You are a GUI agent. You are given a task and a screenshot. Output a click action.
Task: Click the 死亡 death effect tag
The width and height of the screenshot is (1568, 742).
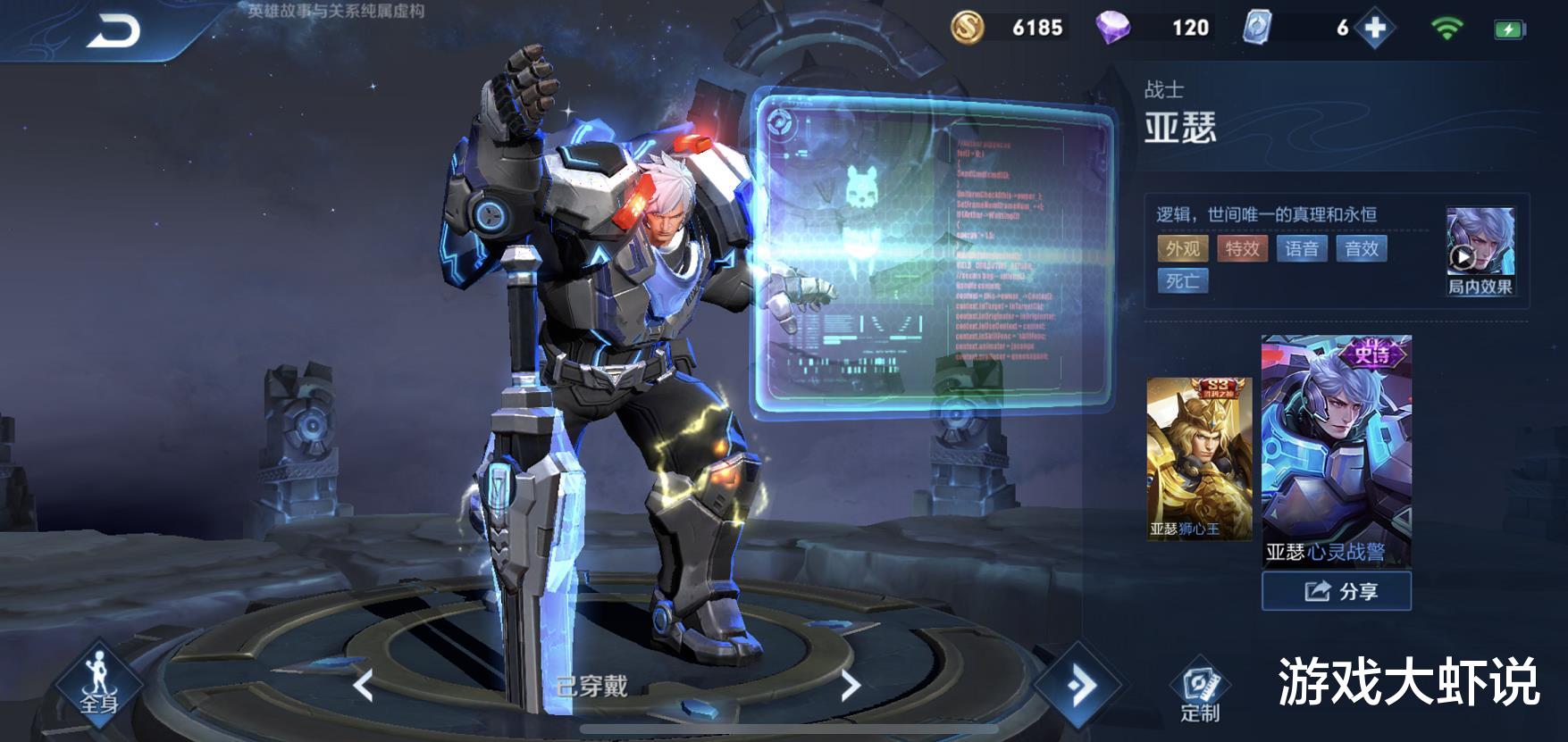1182,281
